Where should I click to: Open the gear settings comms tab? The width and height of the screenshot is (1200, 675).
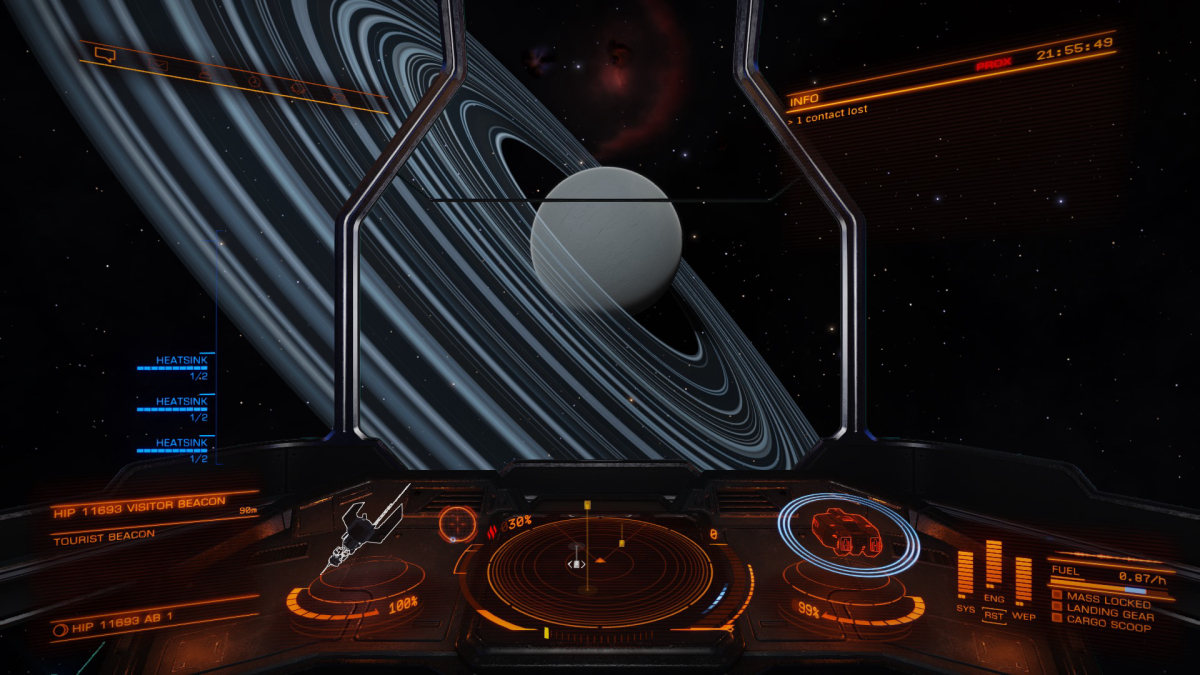[297, 88]
